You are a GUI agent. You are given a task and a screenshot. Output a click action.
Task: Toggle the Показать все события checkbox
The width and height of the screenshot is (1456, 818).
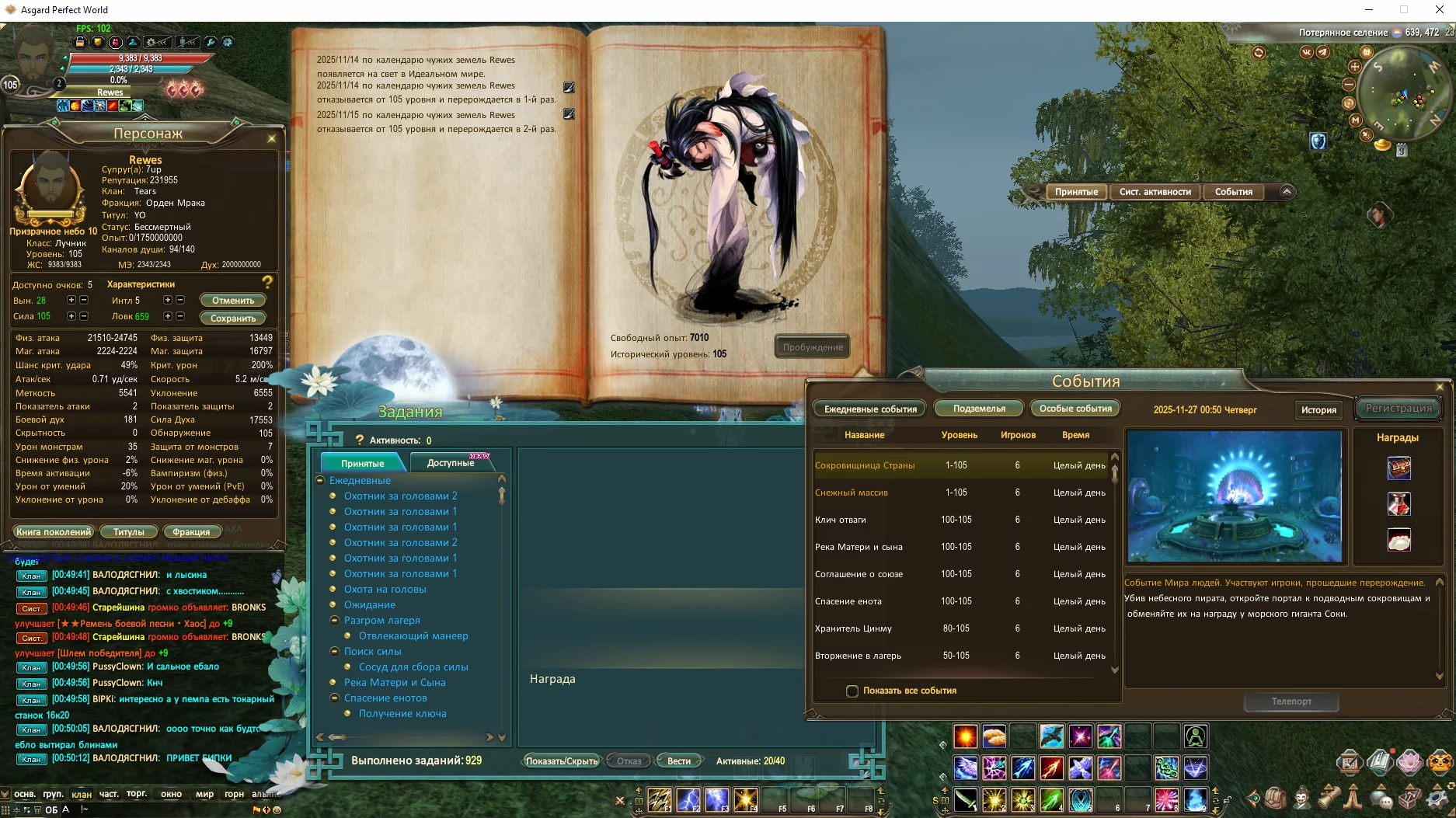(x=852, y=691)
